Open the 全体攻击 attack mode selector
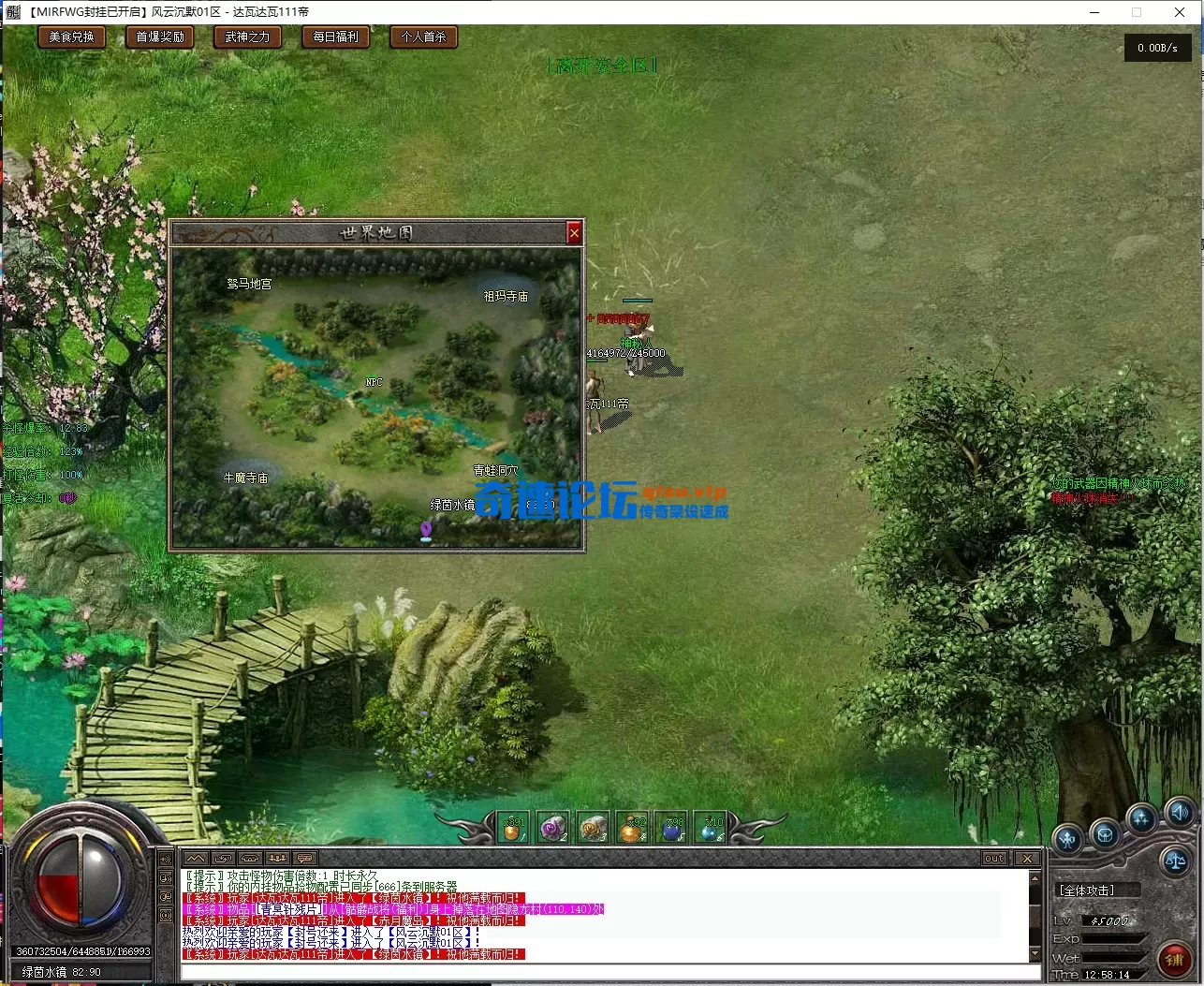 [x=1086, y=890]
